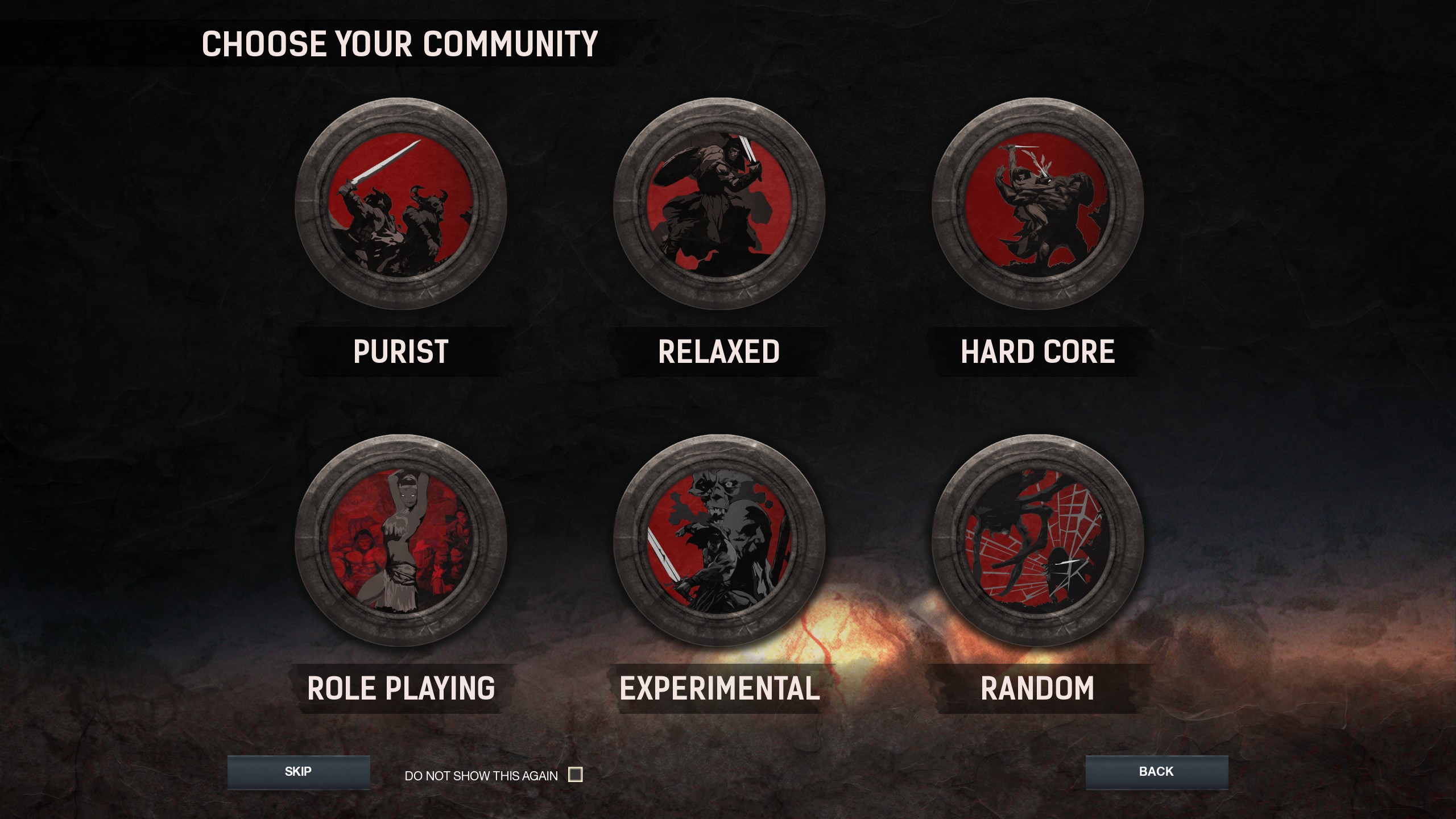The image size is (1456, 819).
Task: Click the Experimental text label
Action: 719,688
